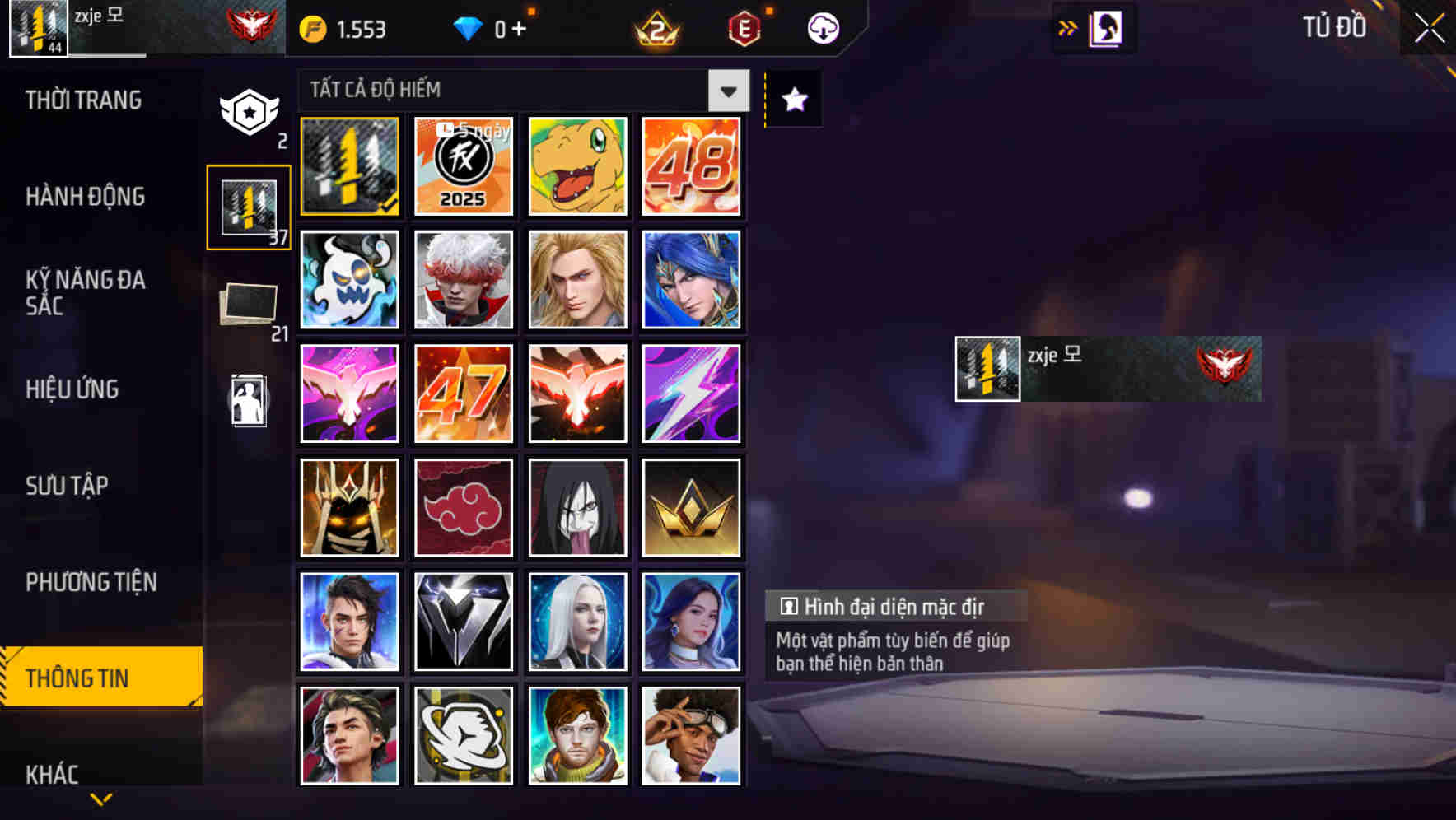Collapse the panel with the double-arrow toggle
The image size is (1456, 820).
(x=1068, y=27)
